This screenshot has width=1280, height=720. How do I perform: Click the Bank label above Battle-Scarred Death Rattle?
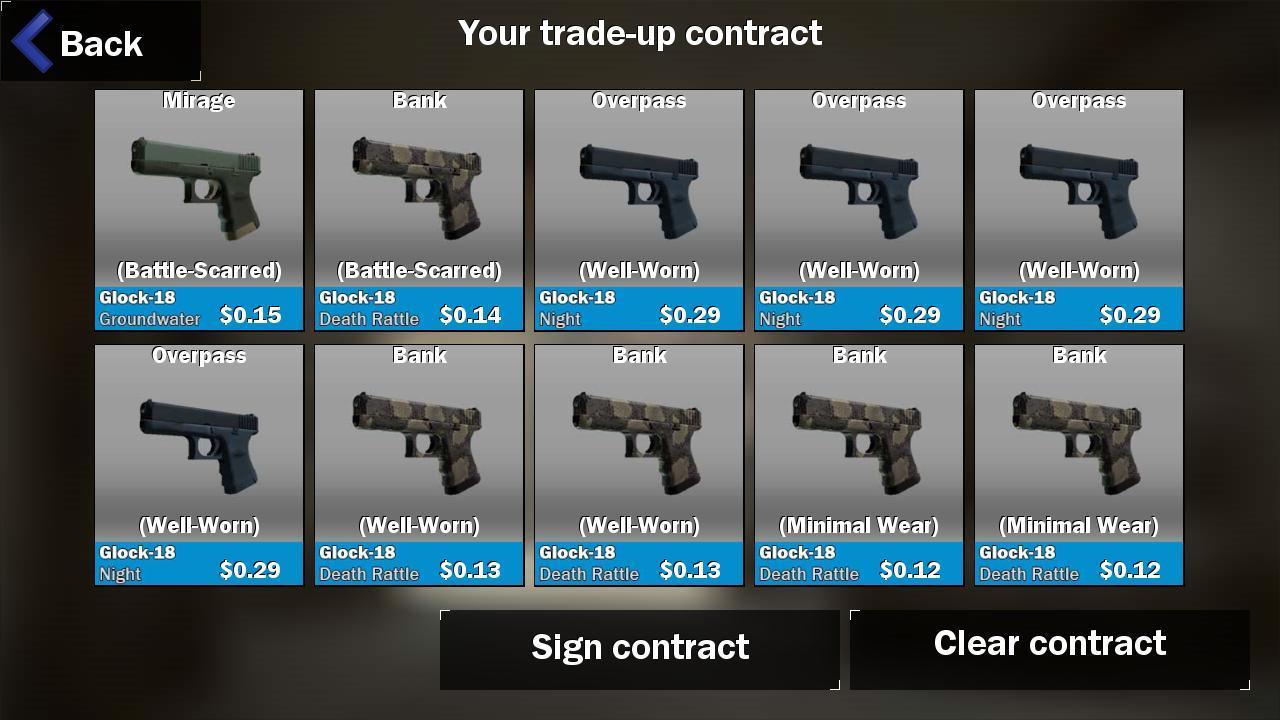pos(418,100)
